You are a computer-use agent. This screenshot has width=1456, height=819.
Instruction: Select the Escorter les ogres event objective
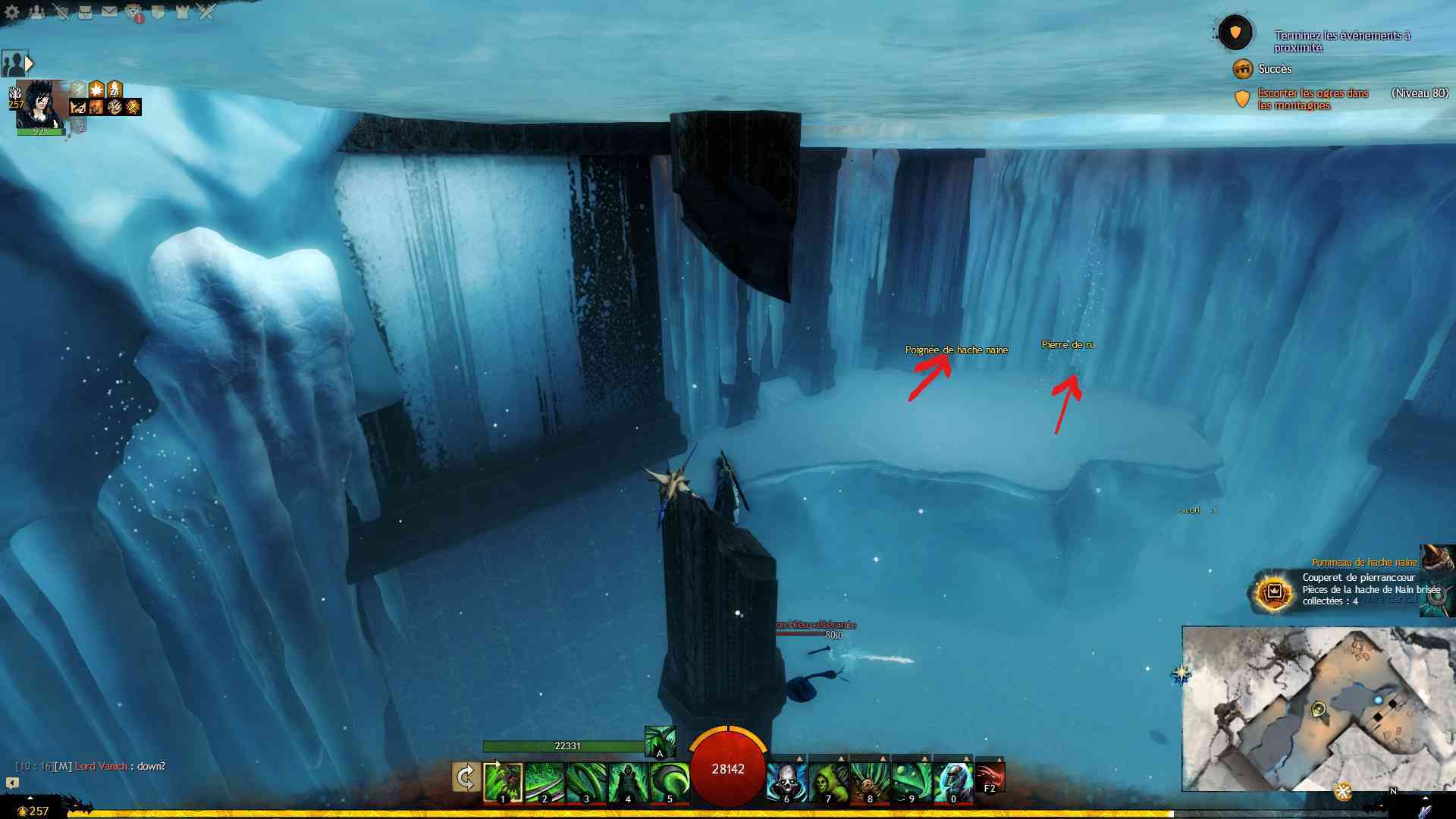1313,99
